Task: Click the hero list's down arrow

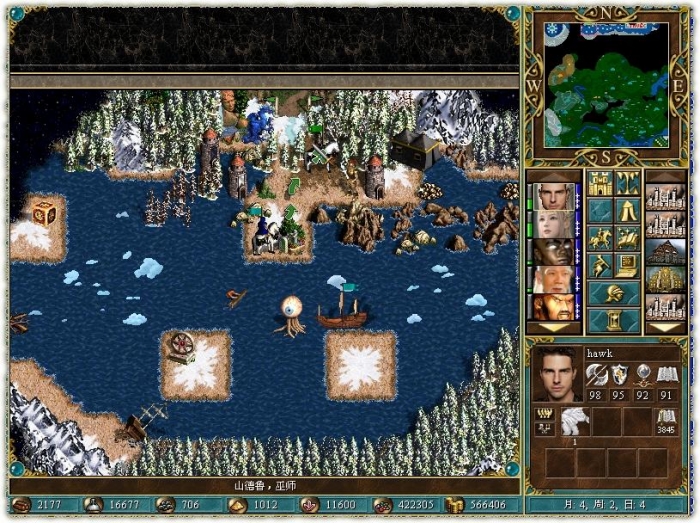Action: 554,327
